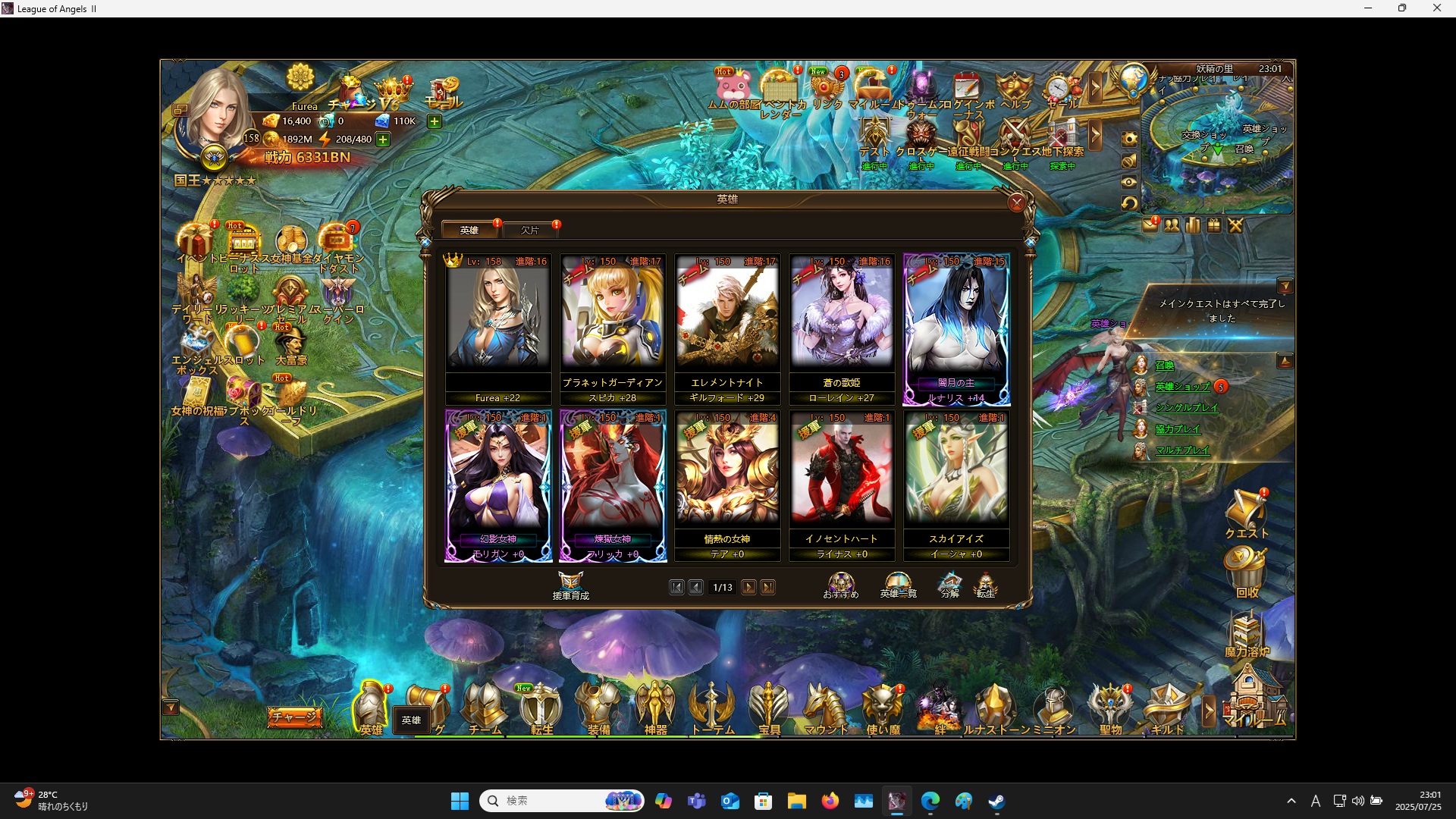The image size is (1456, 819).
Task: Launch Firefox from the Windows taskbar
Action: 830,800
